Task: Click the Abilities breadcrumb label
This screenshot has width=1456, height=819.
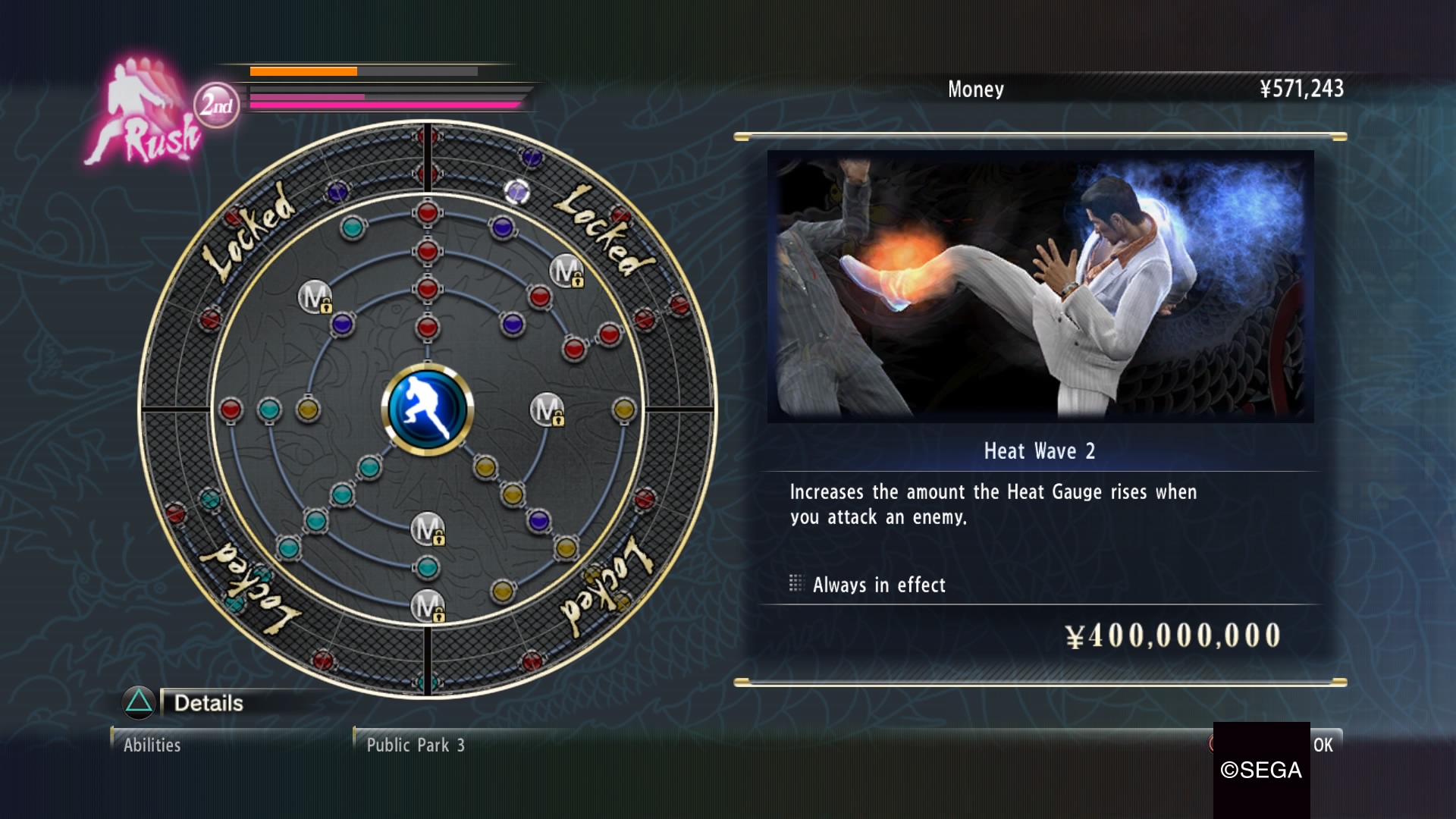Action: pos(152,745)
